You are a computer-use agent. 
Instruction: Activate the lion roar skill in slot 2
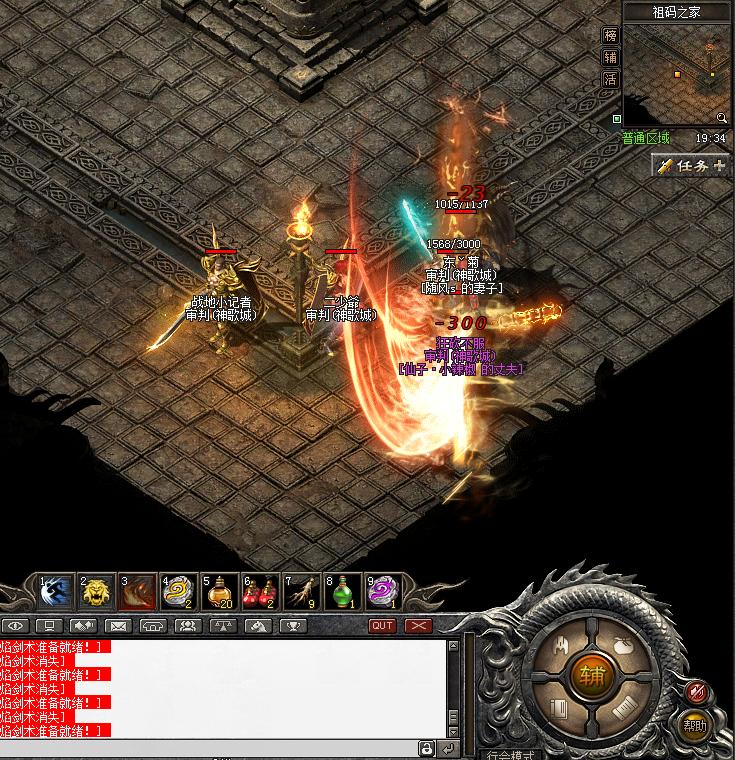[x=98, y=592]
